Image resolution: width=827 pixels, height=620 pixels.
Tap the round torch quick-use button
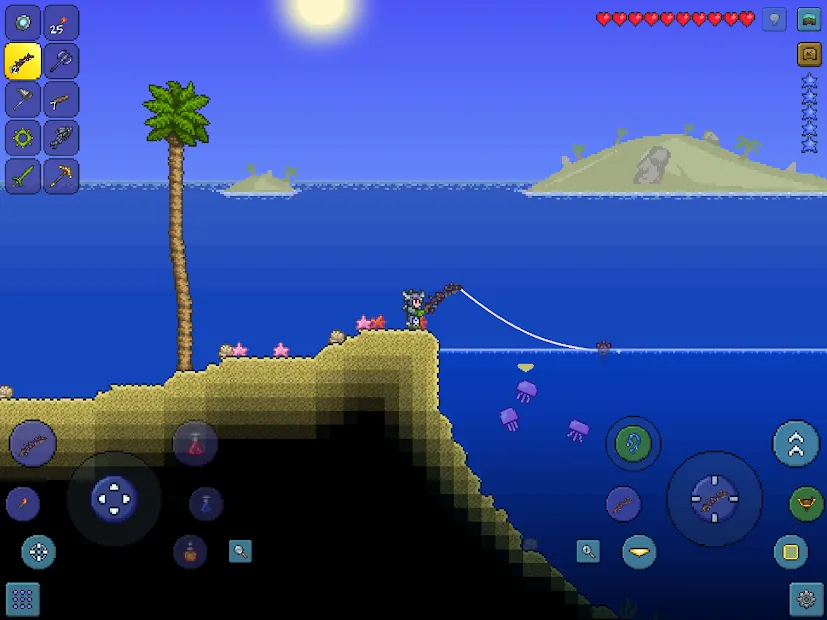coord(23,503)
